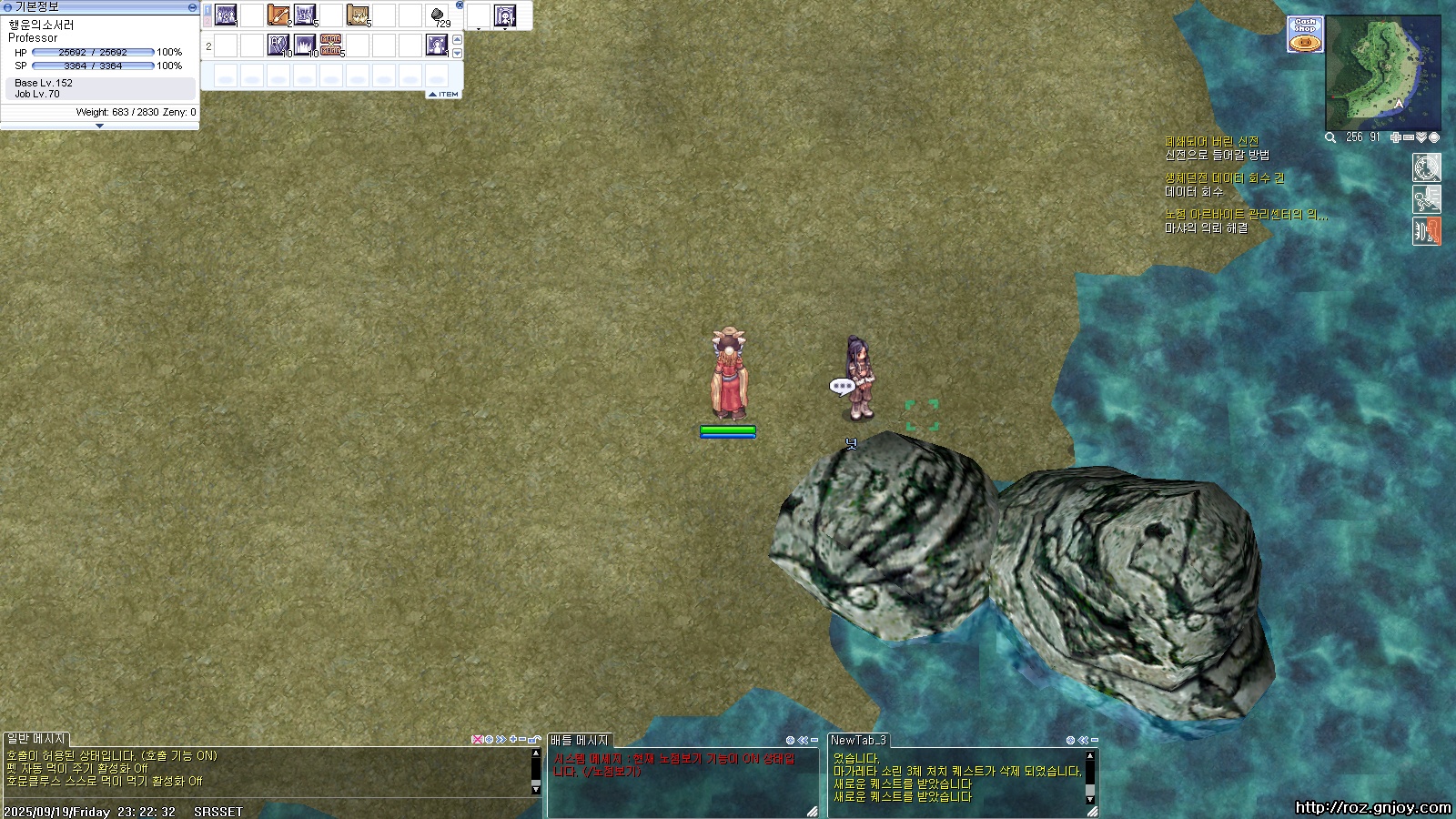The image size is (1456, 819).
Task: Select the 생체던전 데이터 회수 건 quest entry
Action: pyautogui.click(x=1224, y=178)
